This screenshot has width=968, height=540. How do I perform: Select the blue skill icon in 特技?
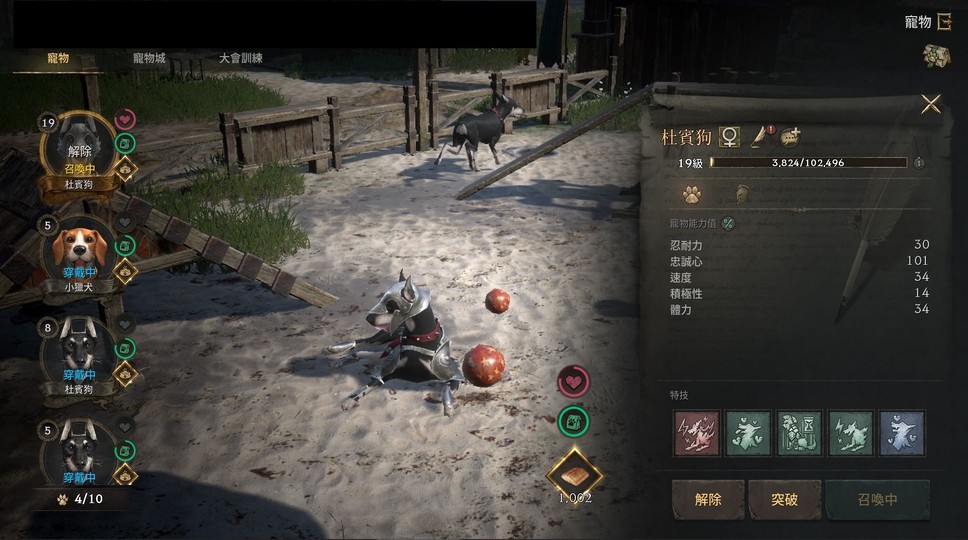click(902, 433)
